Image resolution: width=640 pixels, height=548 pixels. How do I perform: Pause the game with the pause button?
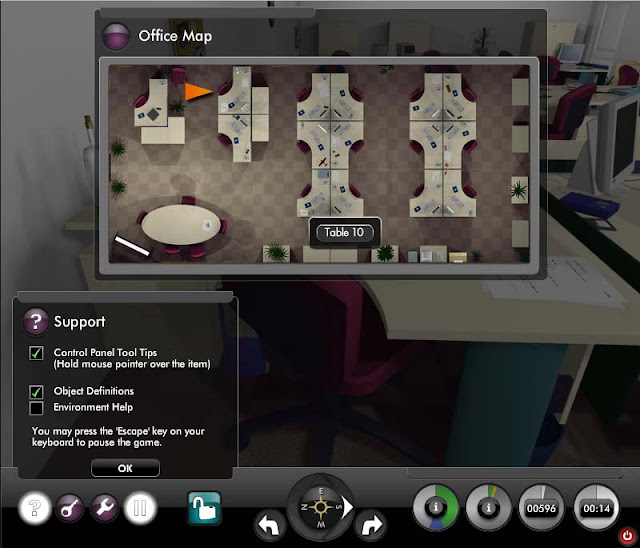[x=139, y=508]
